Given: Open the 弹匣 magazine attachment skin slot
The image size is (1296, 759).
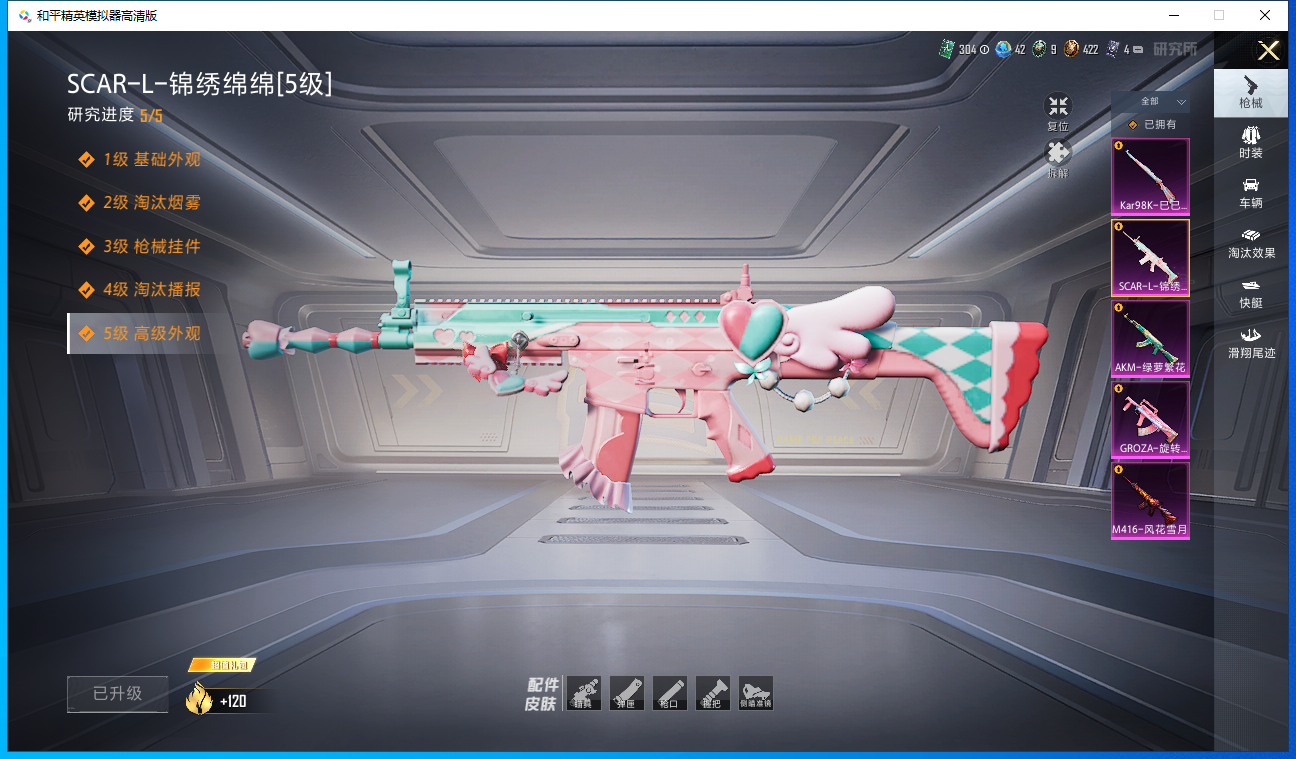Looking at the screenshot, I should pyautogui.click(x=627, y=693).
